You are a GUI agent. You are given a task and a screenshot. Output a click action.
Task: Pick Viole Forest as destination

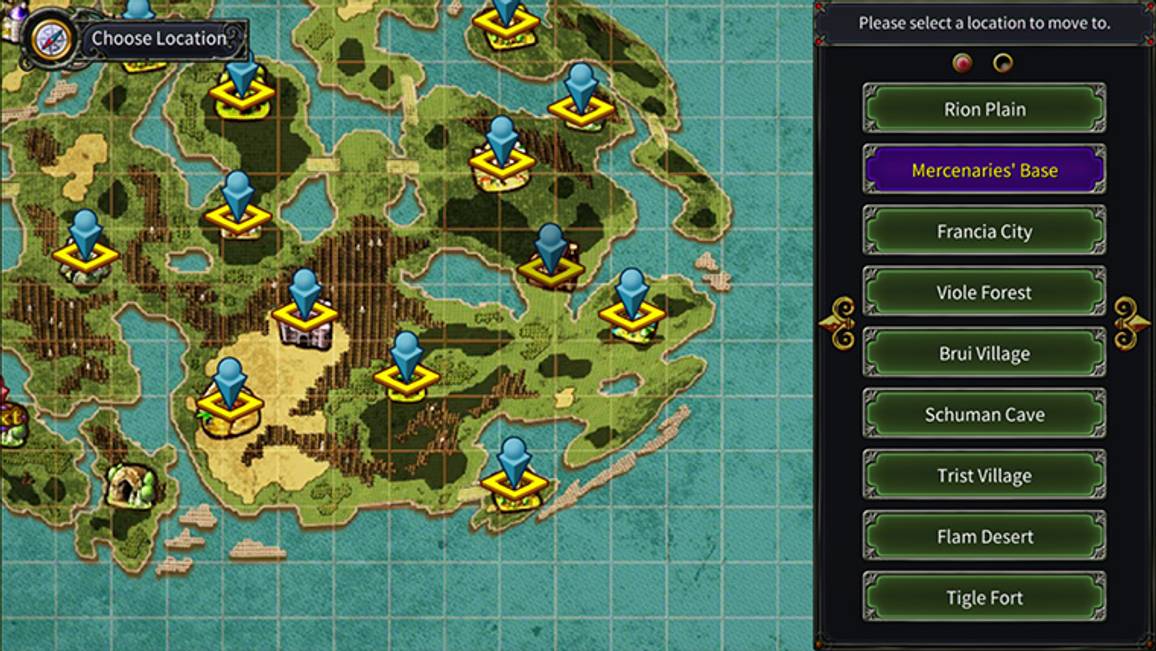(984, 292)
